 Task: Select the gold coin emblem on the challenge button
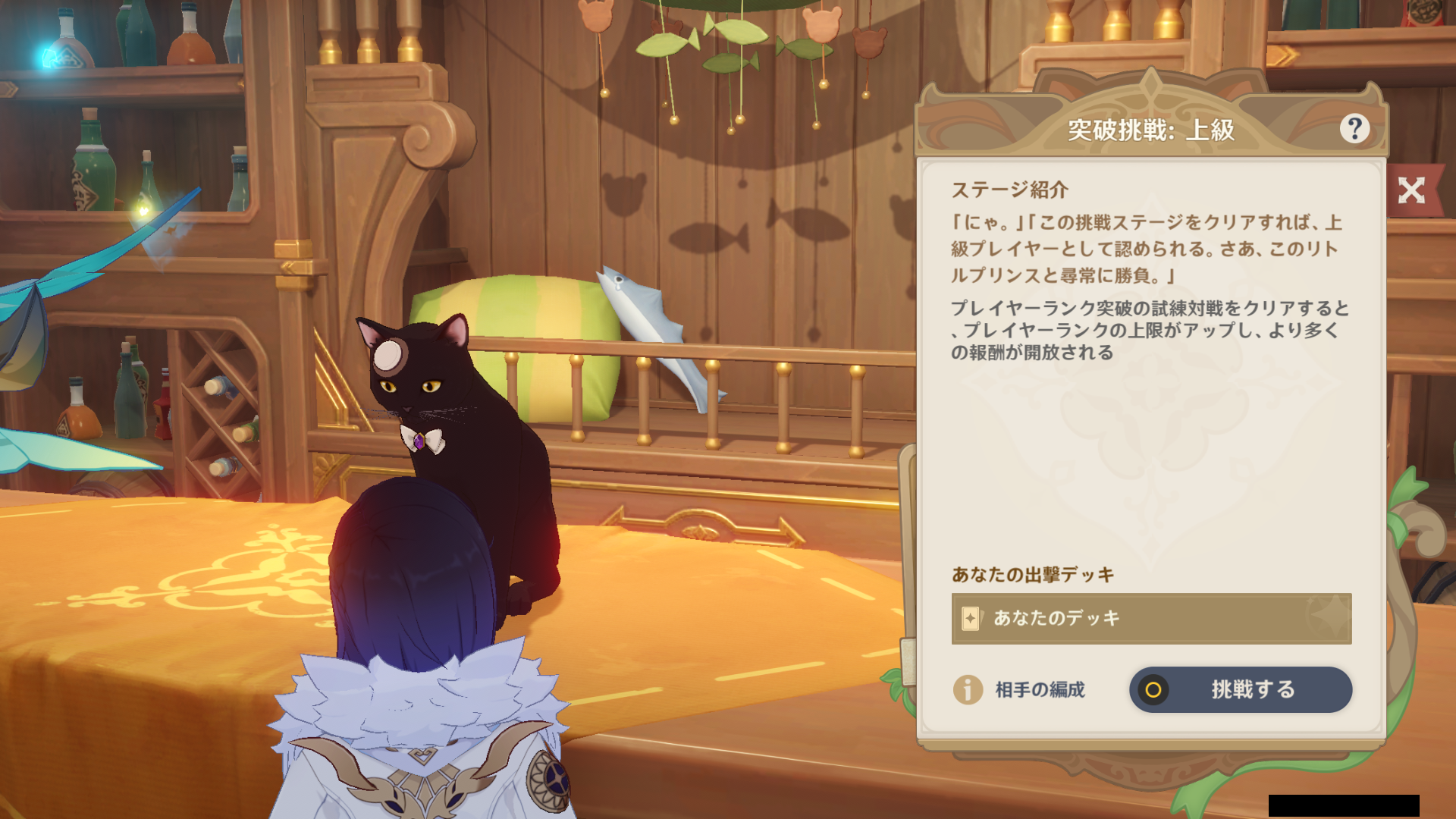click(1155, 689)
